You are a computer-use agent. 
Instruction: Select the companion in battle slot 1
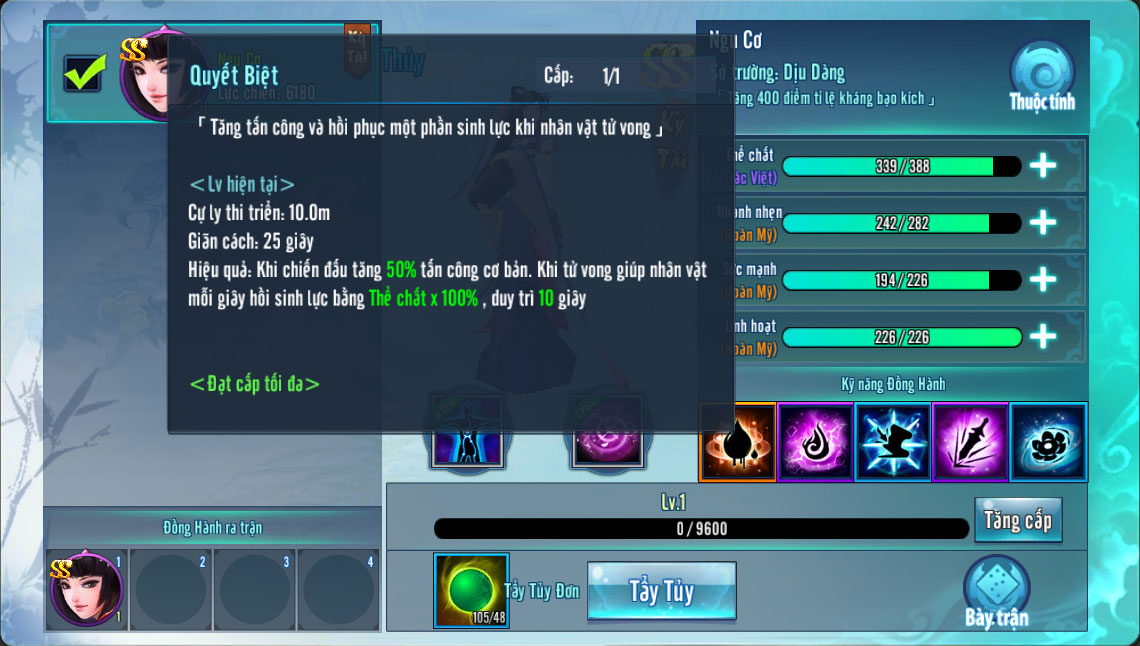tap(86, 589)
